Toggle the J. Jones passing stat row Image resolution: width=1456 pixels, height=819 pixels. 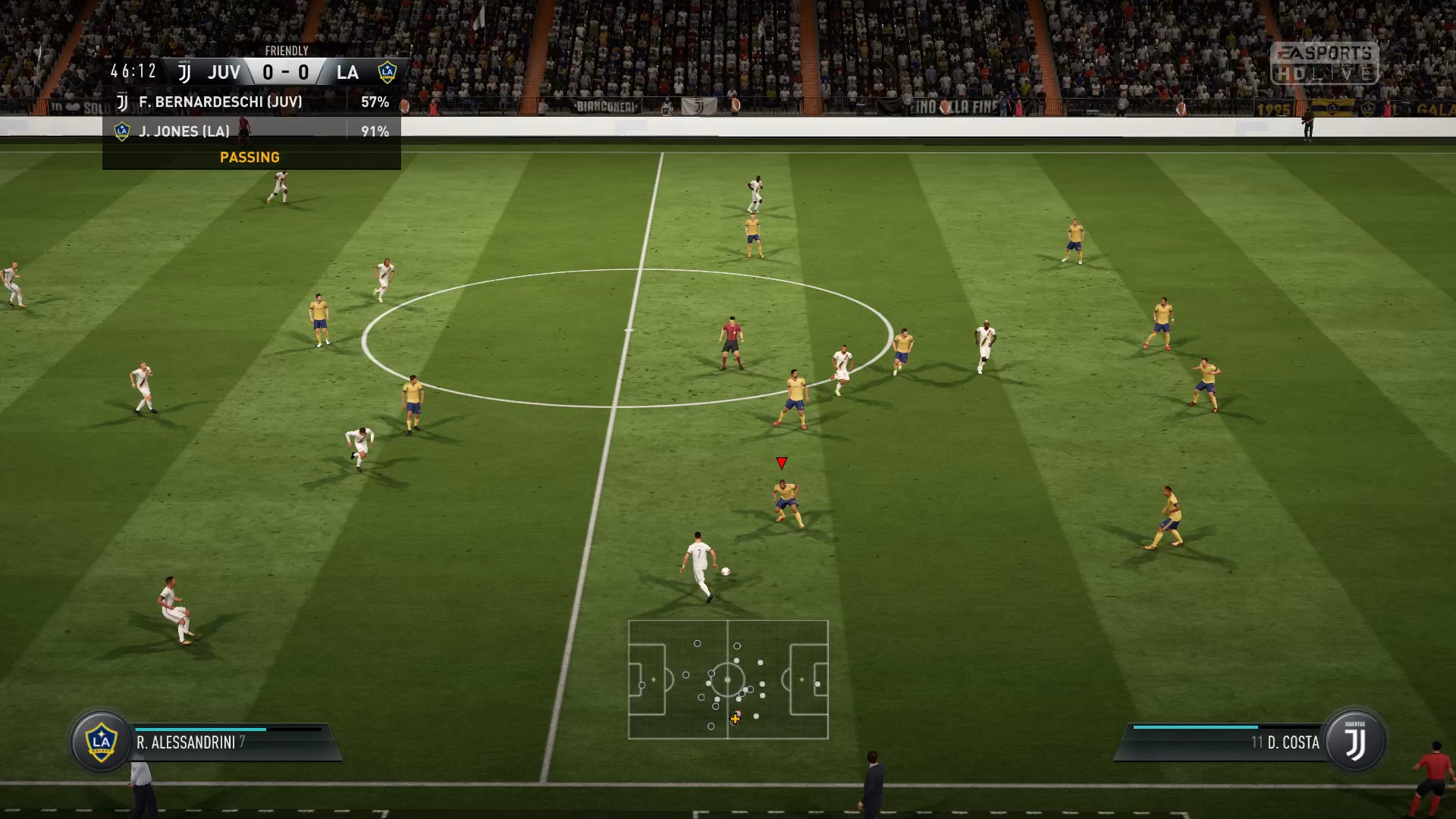point(250,130)
